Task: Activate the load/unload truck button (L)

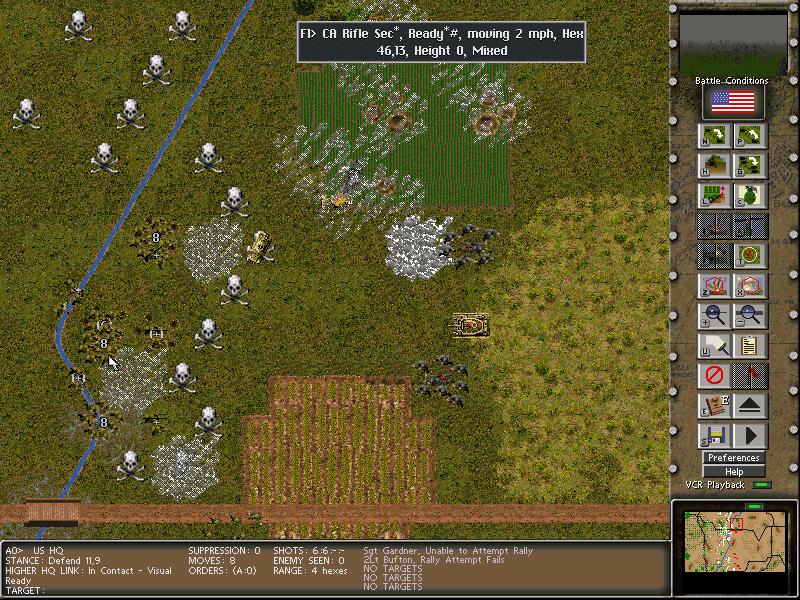Action: [x=716, y=196]
